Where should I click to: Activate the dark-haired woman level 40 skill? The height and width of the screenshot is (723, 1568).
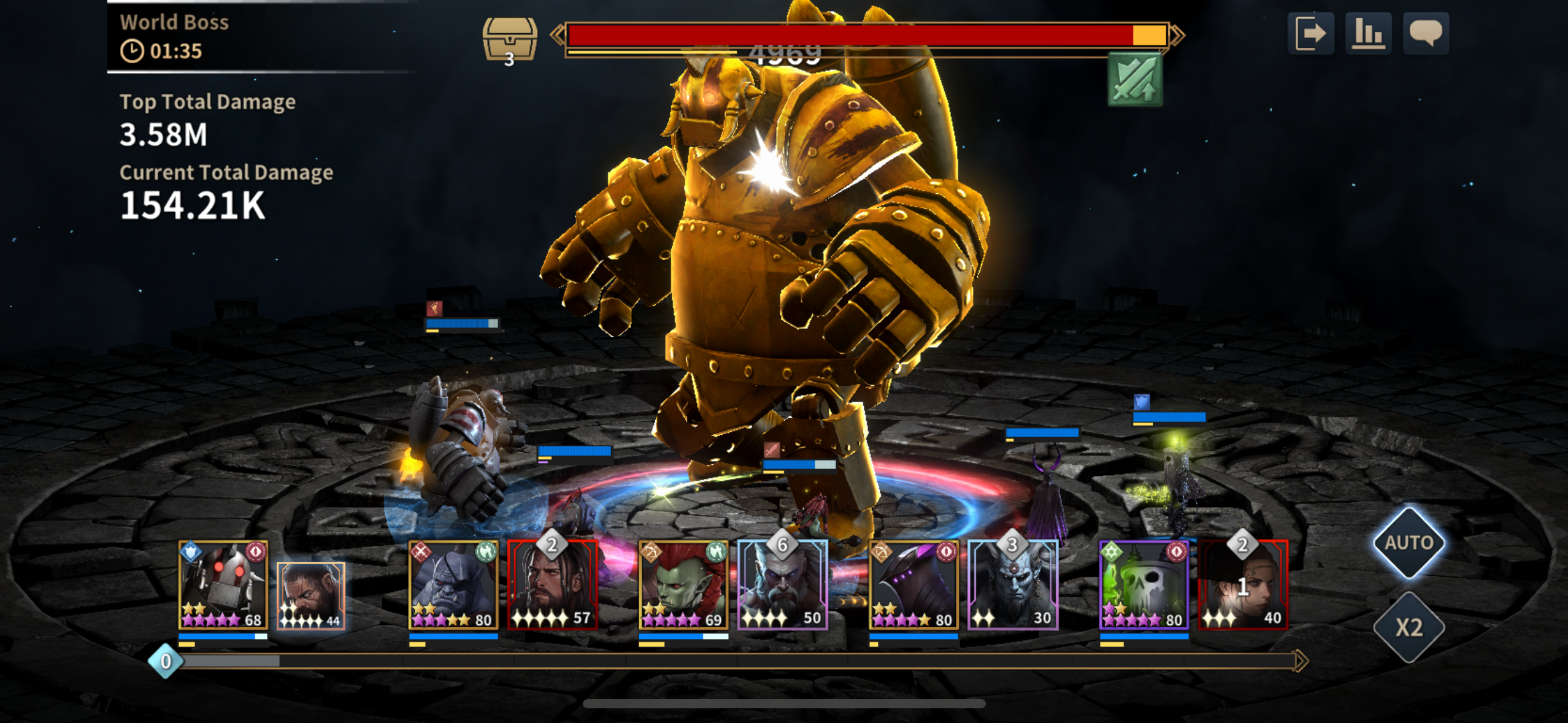[x=1243, y=585]
